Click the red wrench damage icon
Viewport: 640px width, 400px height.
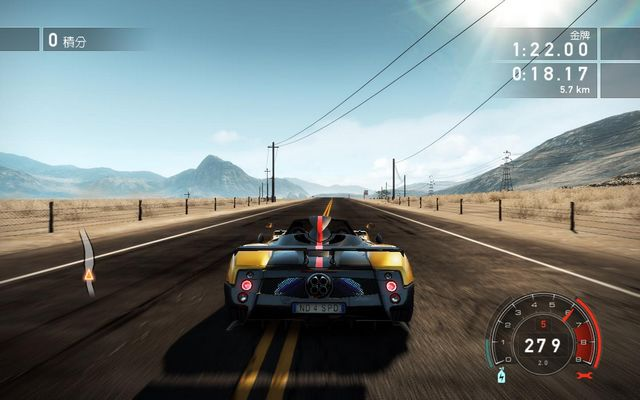tap(584, 376)
